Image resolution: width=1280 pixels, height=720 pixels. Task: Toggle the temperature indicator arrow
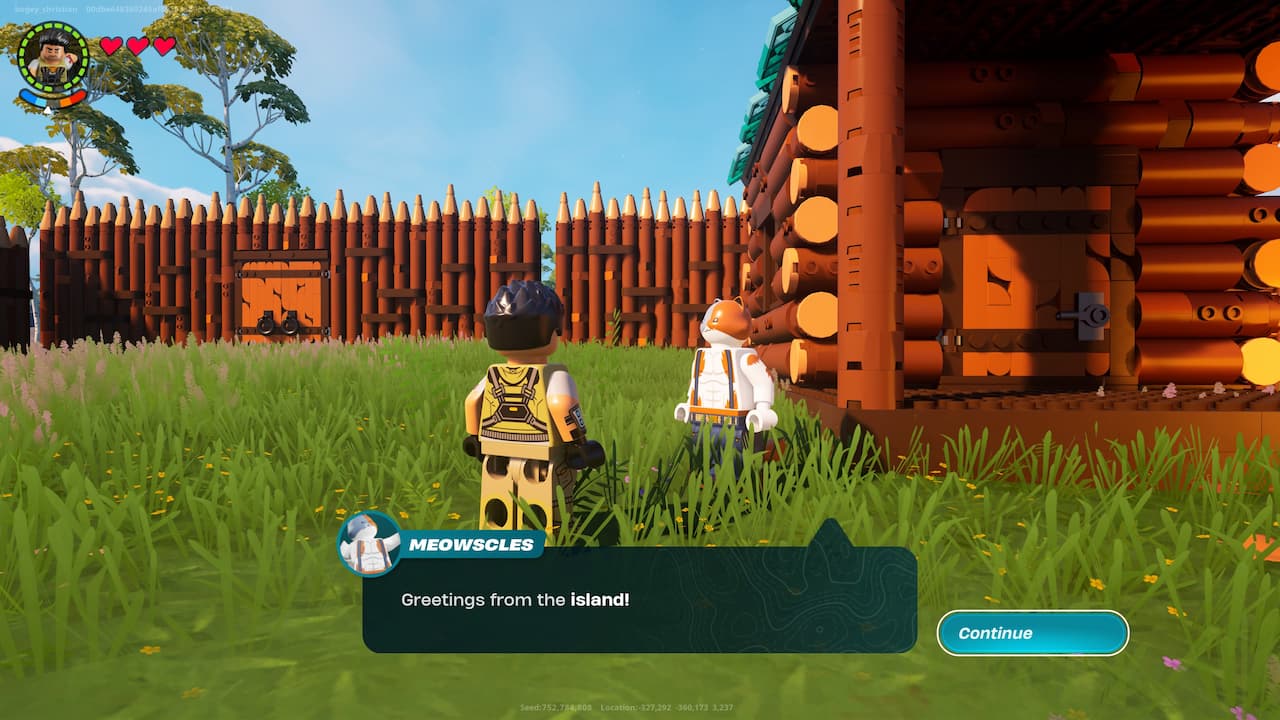coord(48,109)
